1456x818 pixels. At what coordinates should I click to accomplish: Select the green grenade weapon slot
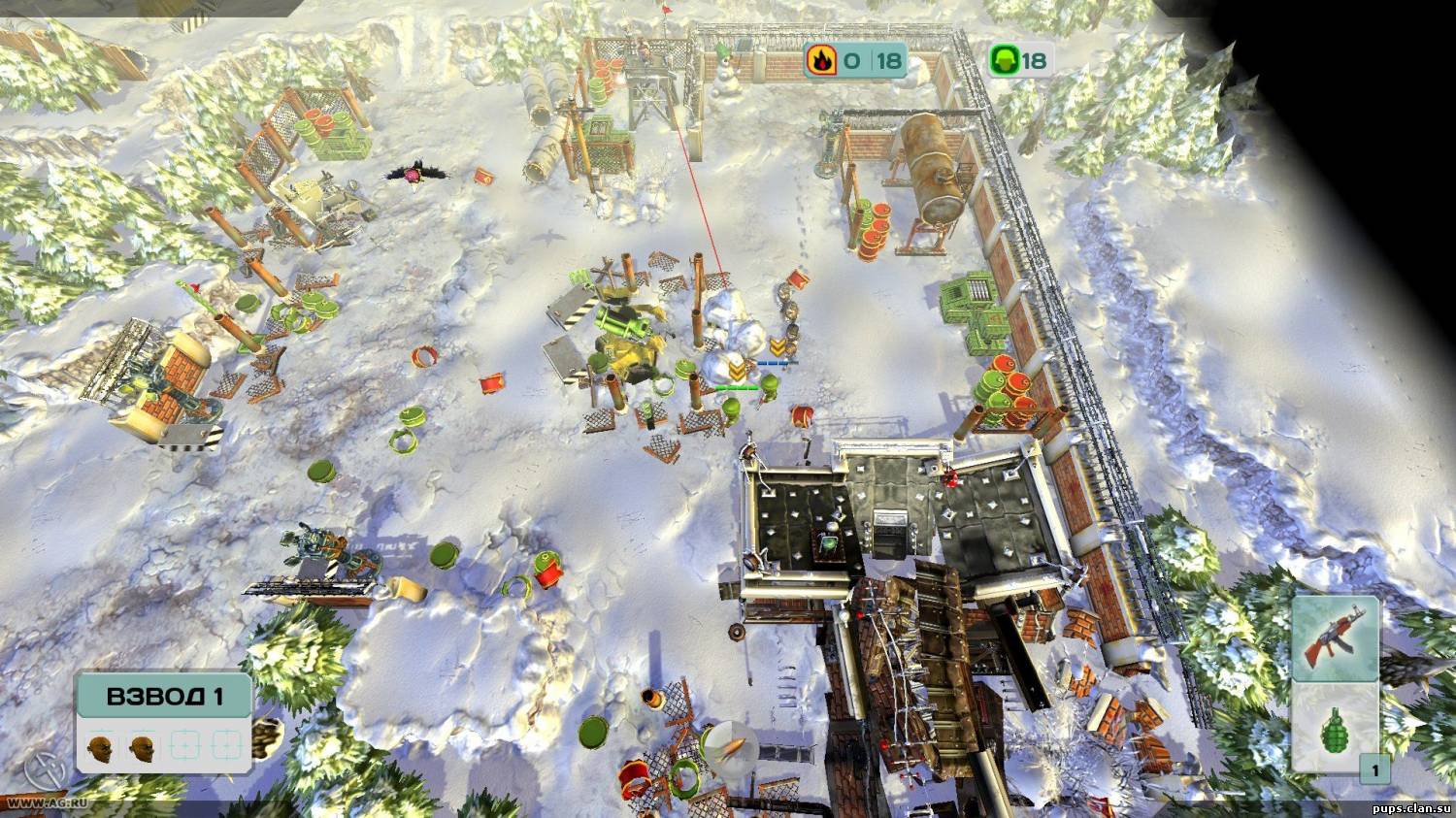pyautogui.click(x=1335, y=727)
